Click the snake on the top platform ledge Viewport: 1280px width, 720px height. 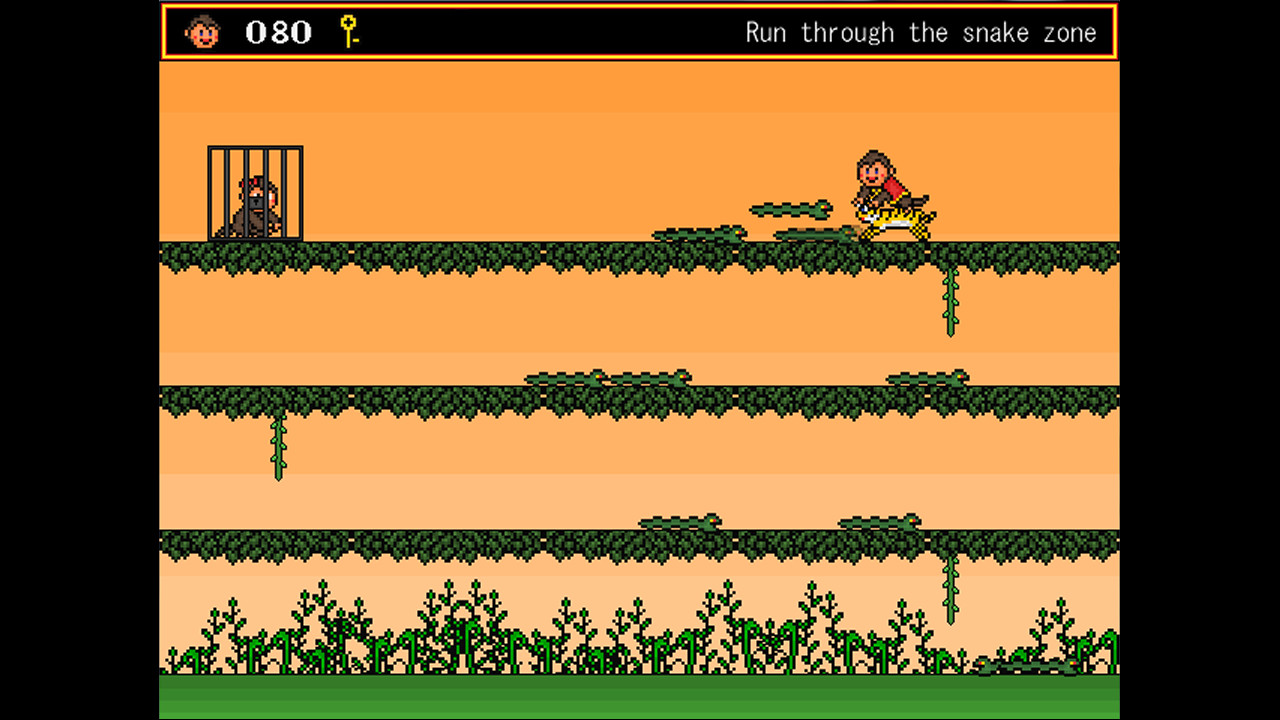[x=700, y=234]
